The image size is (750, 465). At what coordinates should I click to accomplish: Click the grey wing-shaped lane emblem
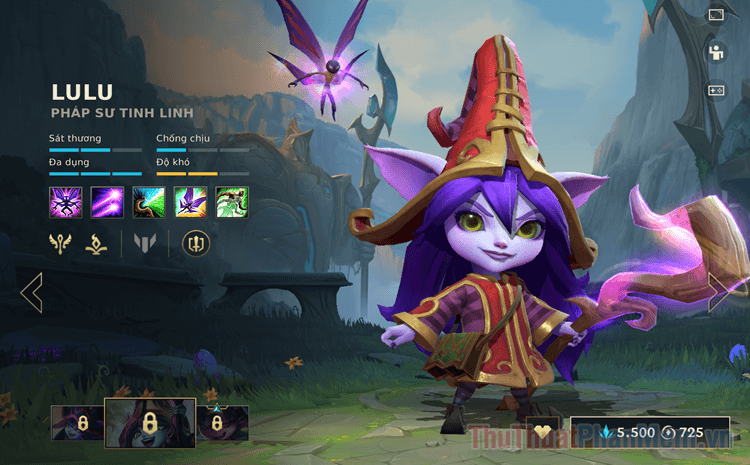[146, 243]
